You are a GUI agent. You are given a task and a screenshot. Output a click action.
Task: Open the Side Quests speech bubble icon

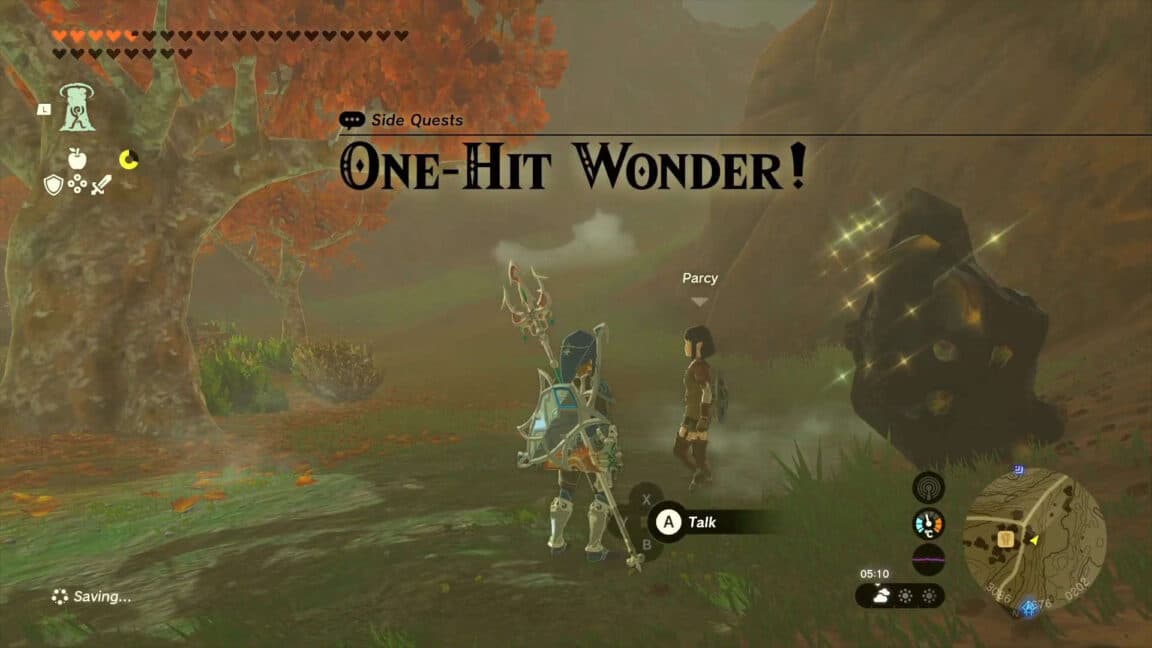352,120
